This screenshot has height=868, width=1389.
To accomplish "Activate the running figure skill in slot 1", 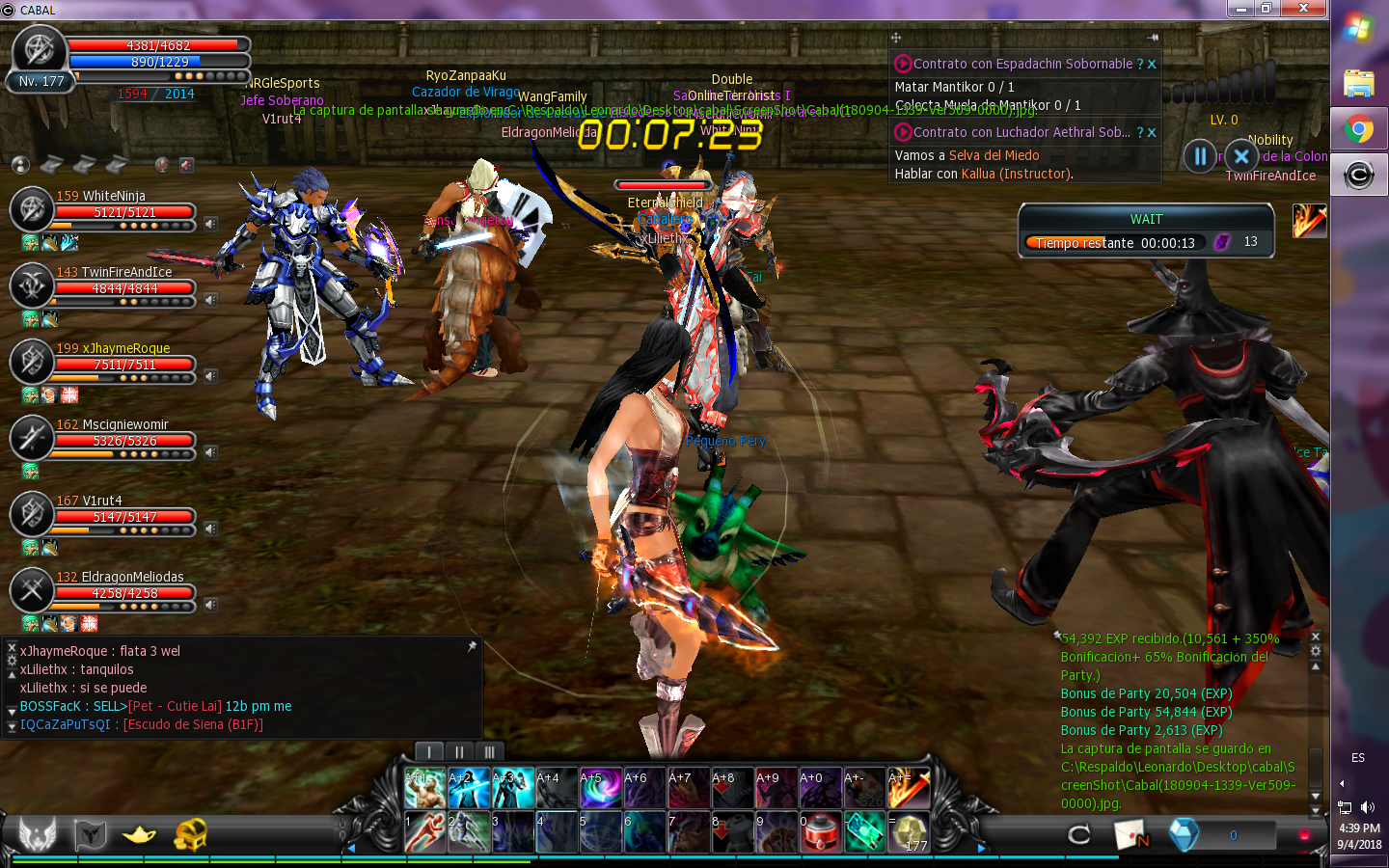I will [424, 832].
